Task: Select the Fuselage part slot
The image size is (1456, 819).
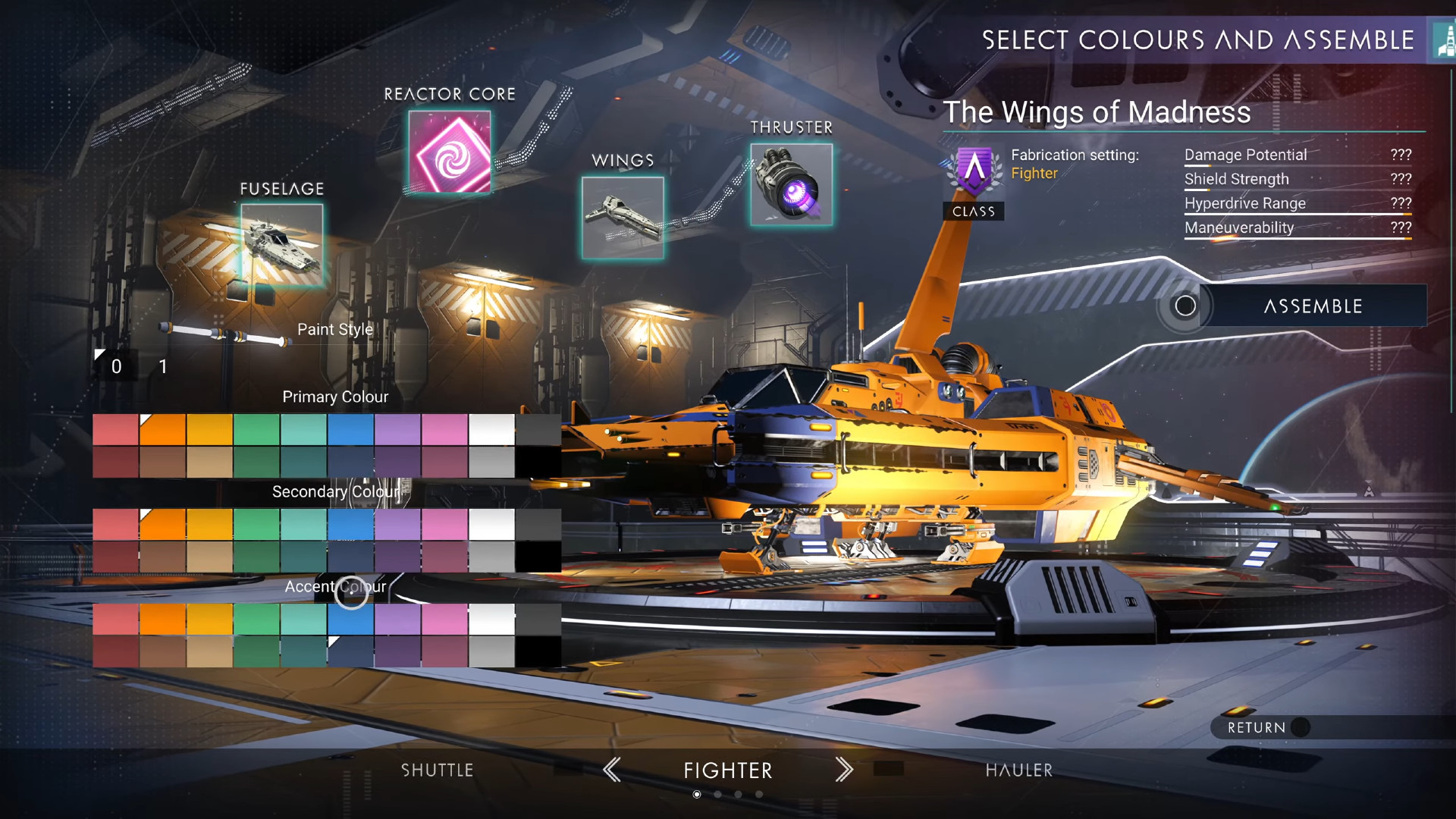Action: coord(282,245)
